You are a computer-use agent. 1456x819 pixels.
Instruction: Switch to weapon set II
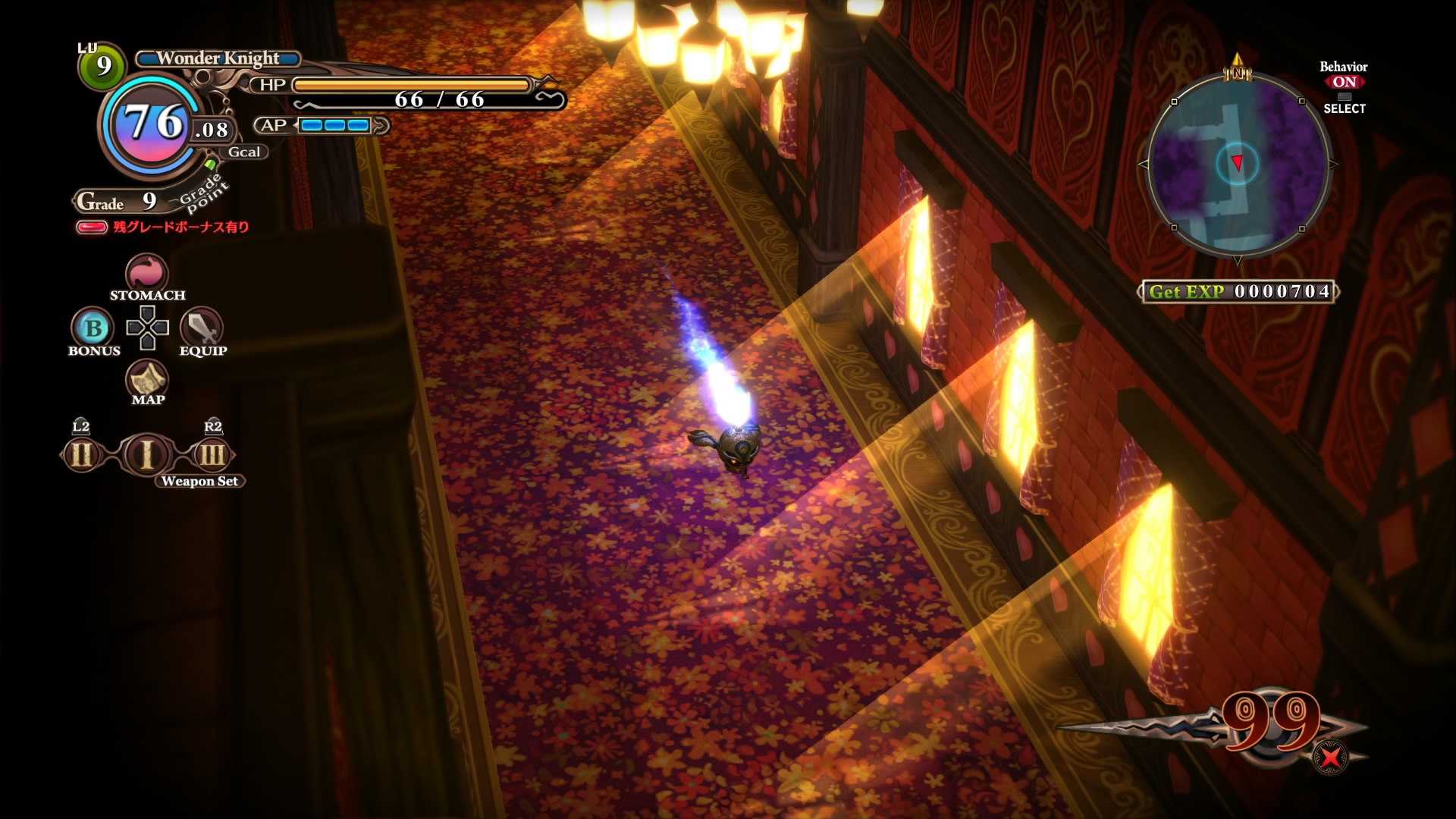[81, 455]
